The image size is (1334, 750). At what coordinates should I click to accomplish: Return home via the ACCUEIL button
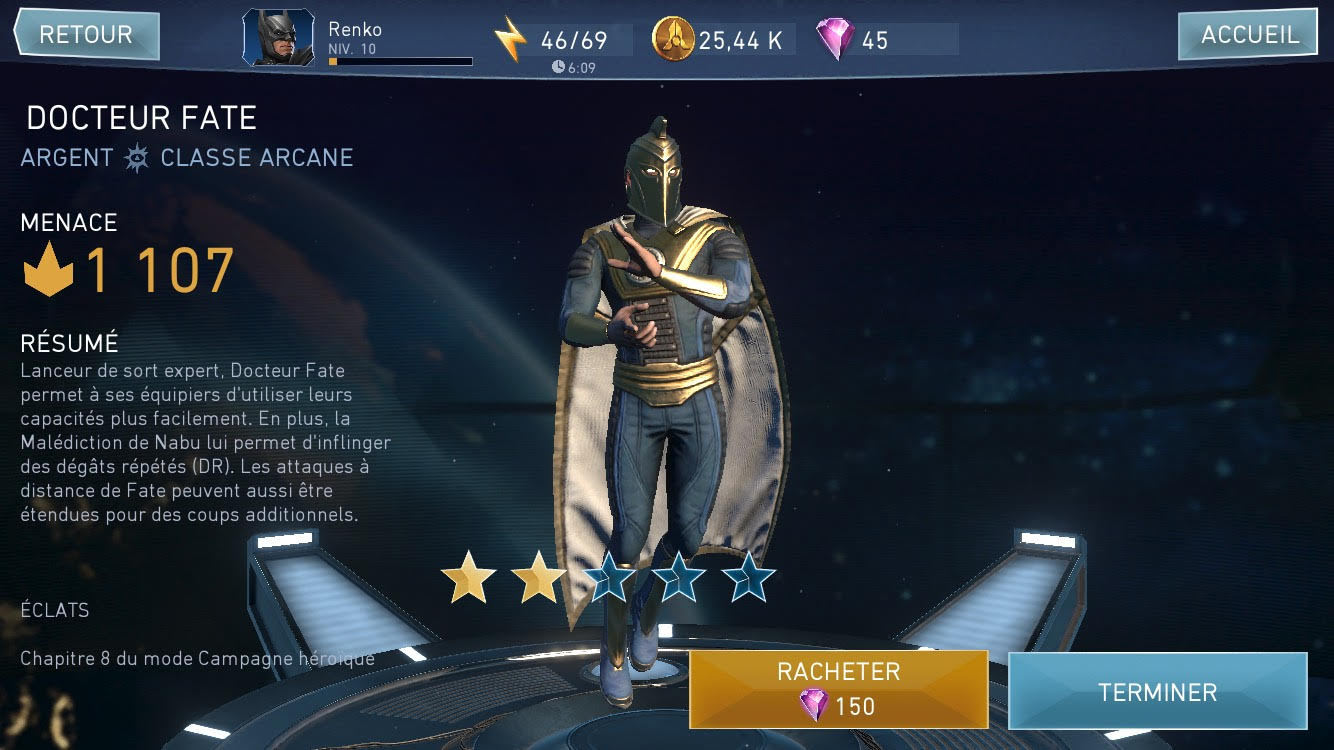(1250, 35)
